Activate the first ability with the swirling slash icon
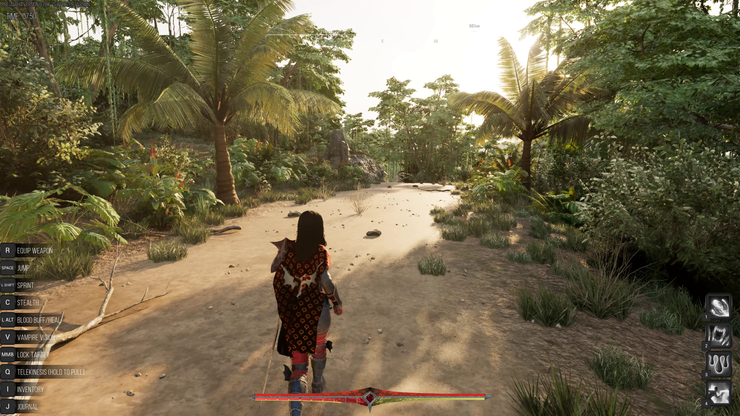Viewport: 740px width, 416px height. [x=718, y=307]
